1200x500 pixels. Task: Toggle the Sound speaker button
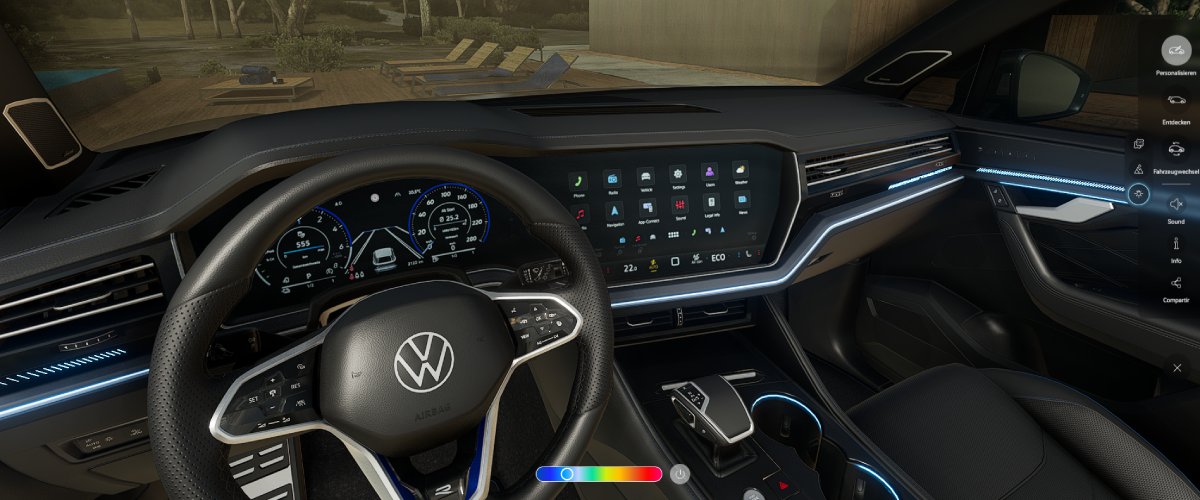[x=1176, y=203]
